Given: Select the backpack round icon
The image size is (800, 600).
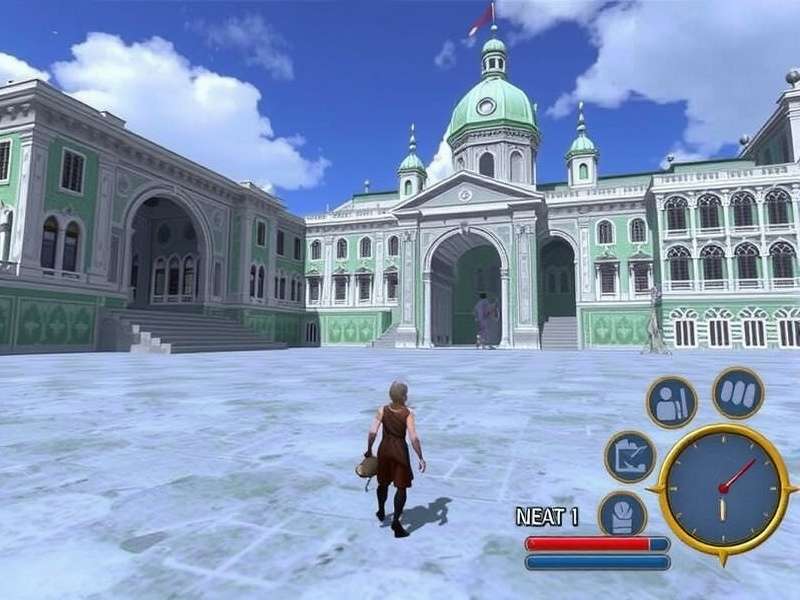Looking at the screenshot, I should point(622,514).
